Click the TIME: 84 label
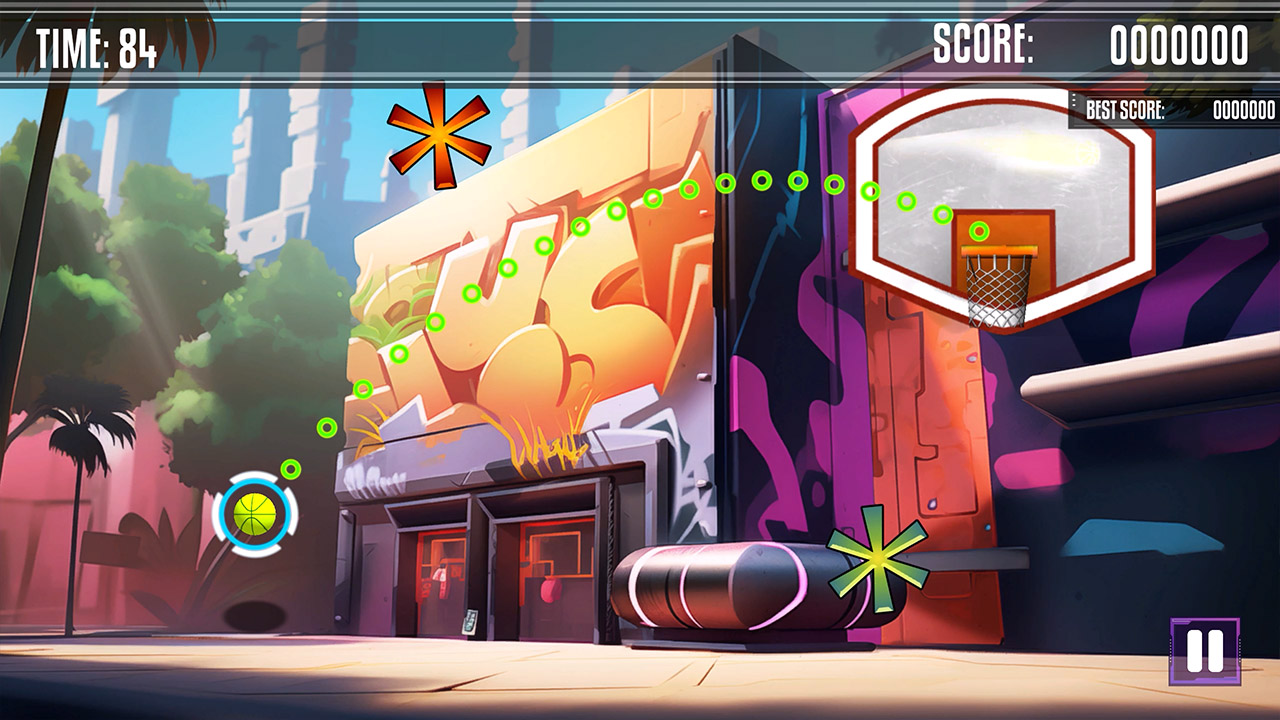Image resolution: width=1280 pixels, height=720 pixels. click(x=92, y=45)
